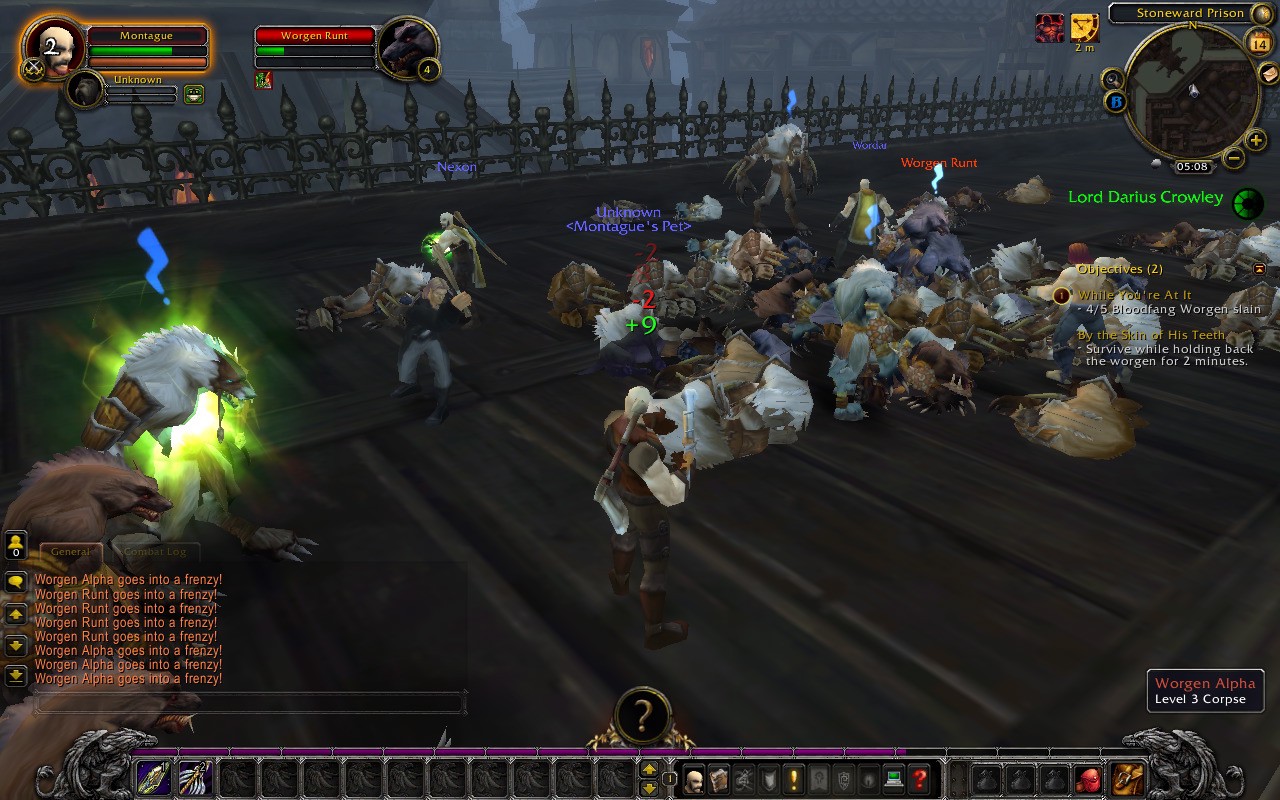Open the backpack bag slot
Image resolution: width=1280 pixels, height=800 pixels.
point(1129,779)
